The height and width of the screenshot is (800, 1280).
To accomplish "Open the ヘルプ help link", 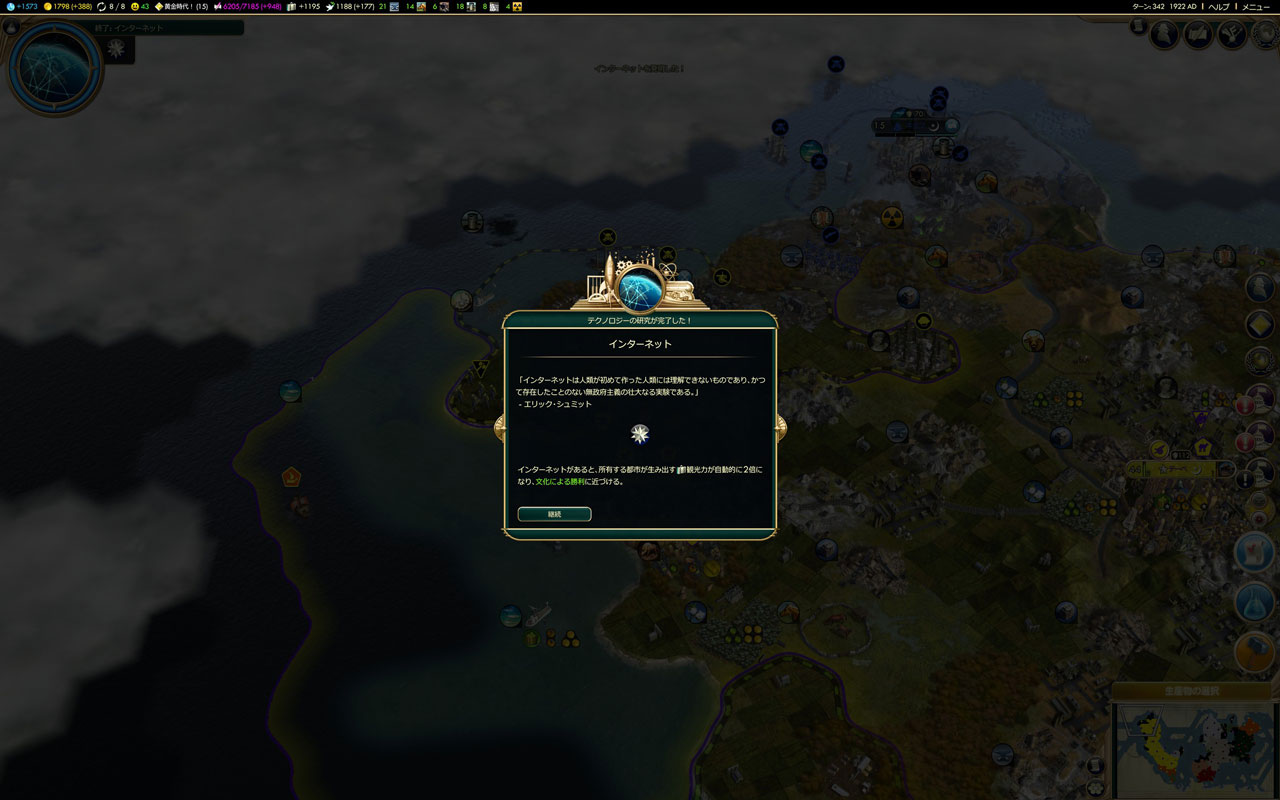I will click(x=1219, y=6).
